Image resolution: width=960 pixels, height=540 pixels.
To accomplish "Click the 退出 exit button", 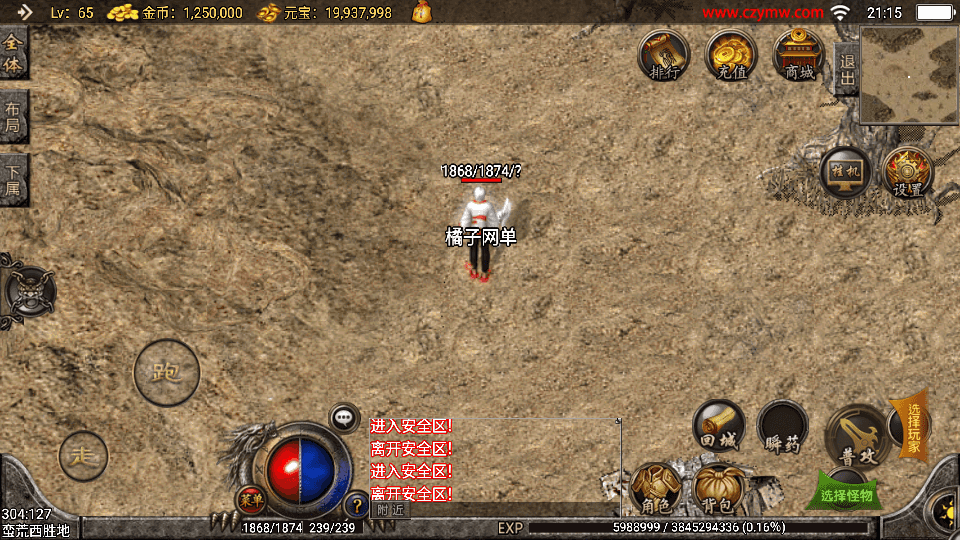I will pos(846,70).
